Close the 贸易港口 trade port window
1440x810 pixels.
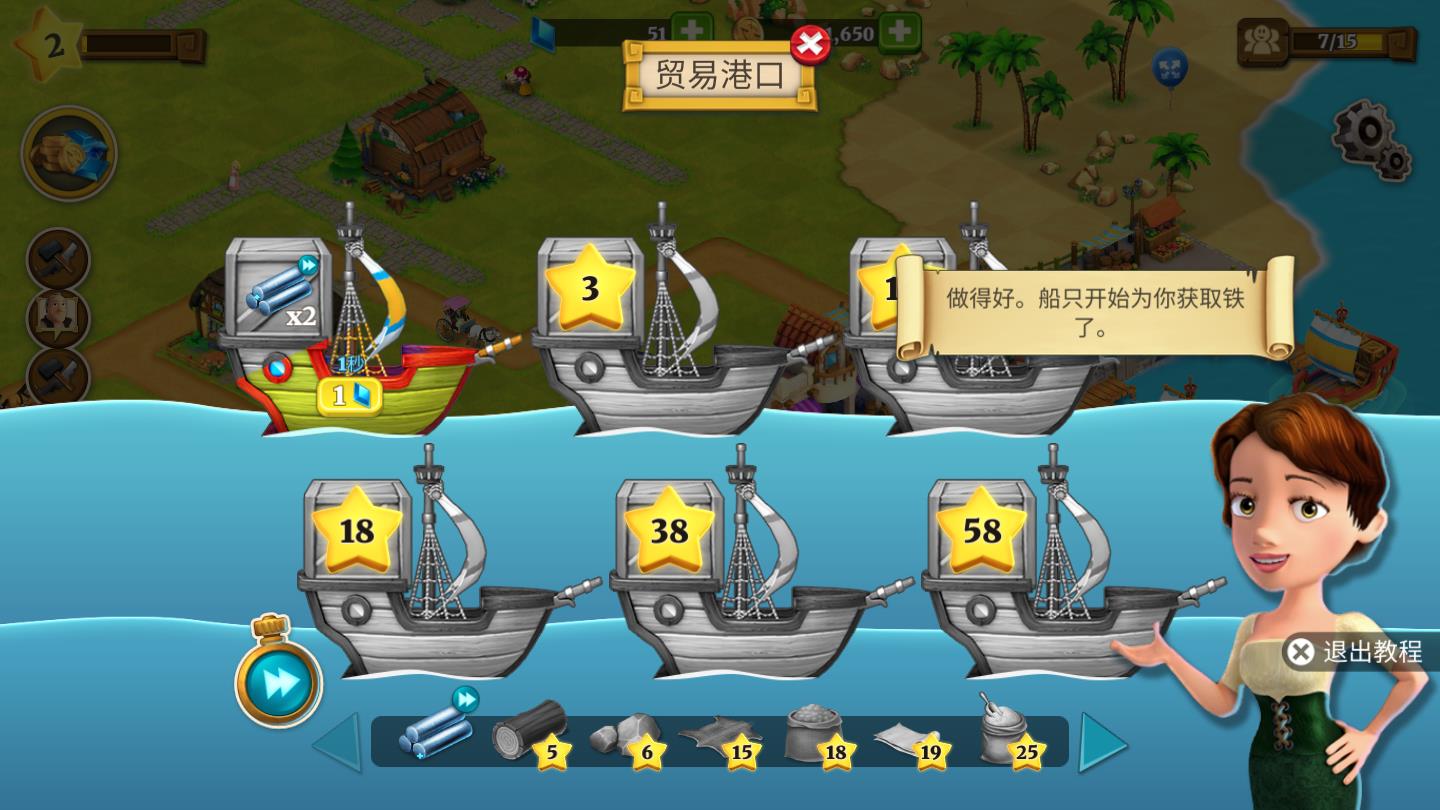point(810,45)
